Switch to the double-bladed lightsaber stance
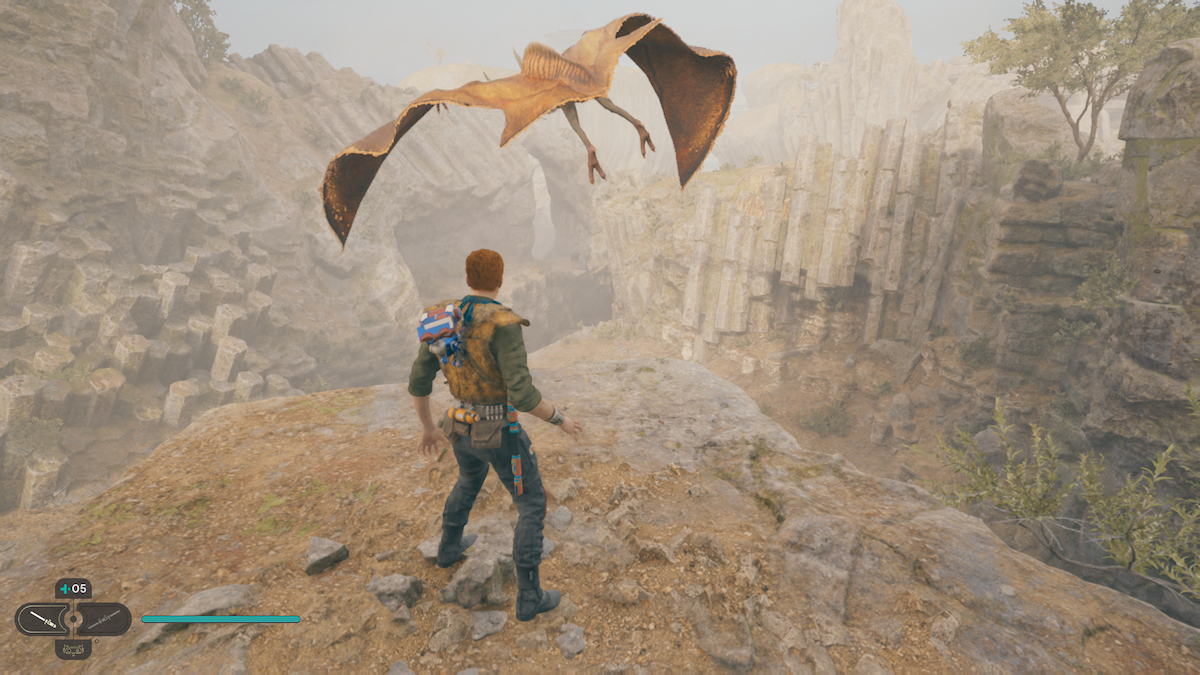Viewport: 1200px width, 675px height. click(x=104, y=619)
